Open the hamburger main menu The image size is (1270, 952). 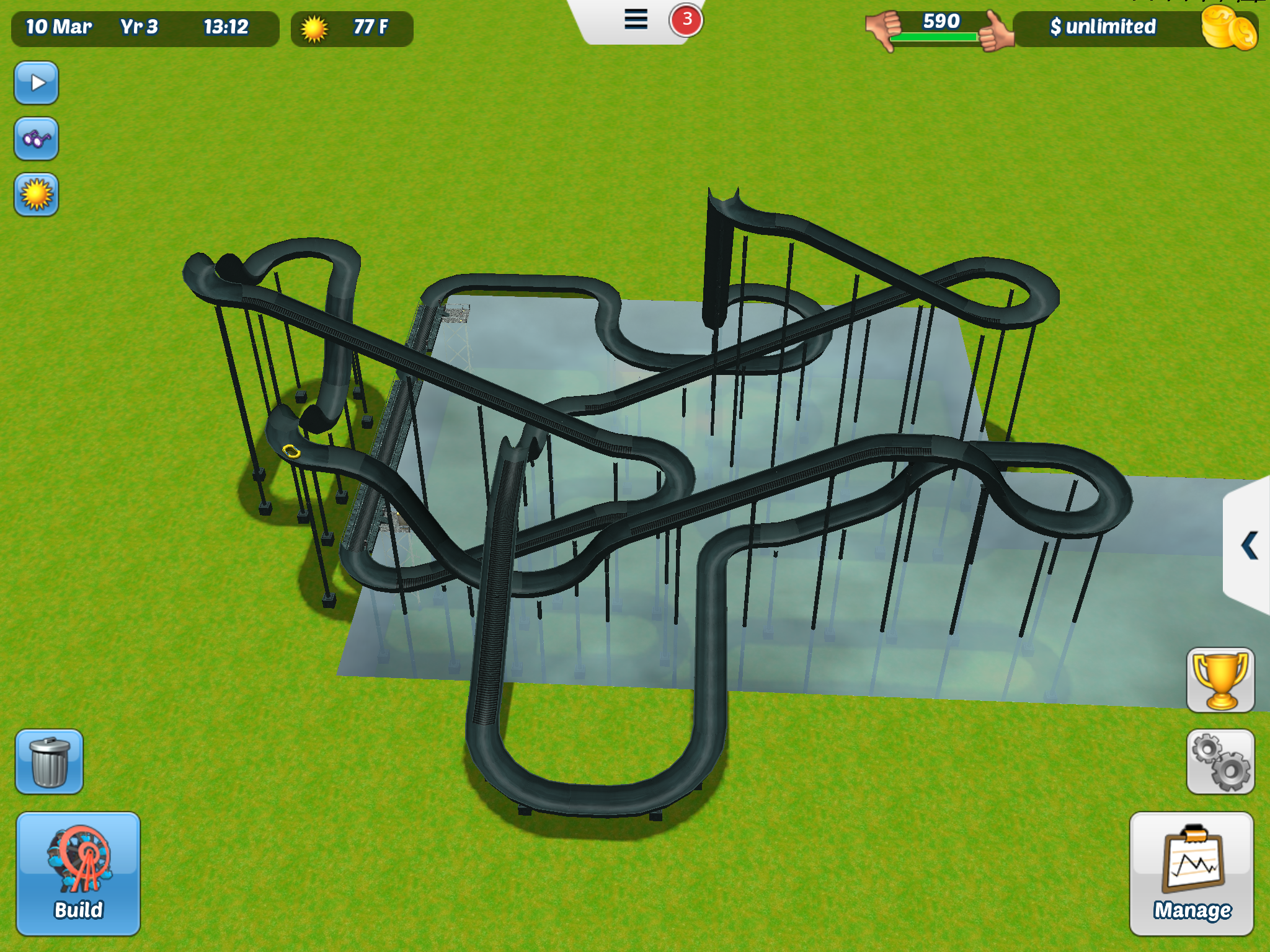click(x=636, y=20)
